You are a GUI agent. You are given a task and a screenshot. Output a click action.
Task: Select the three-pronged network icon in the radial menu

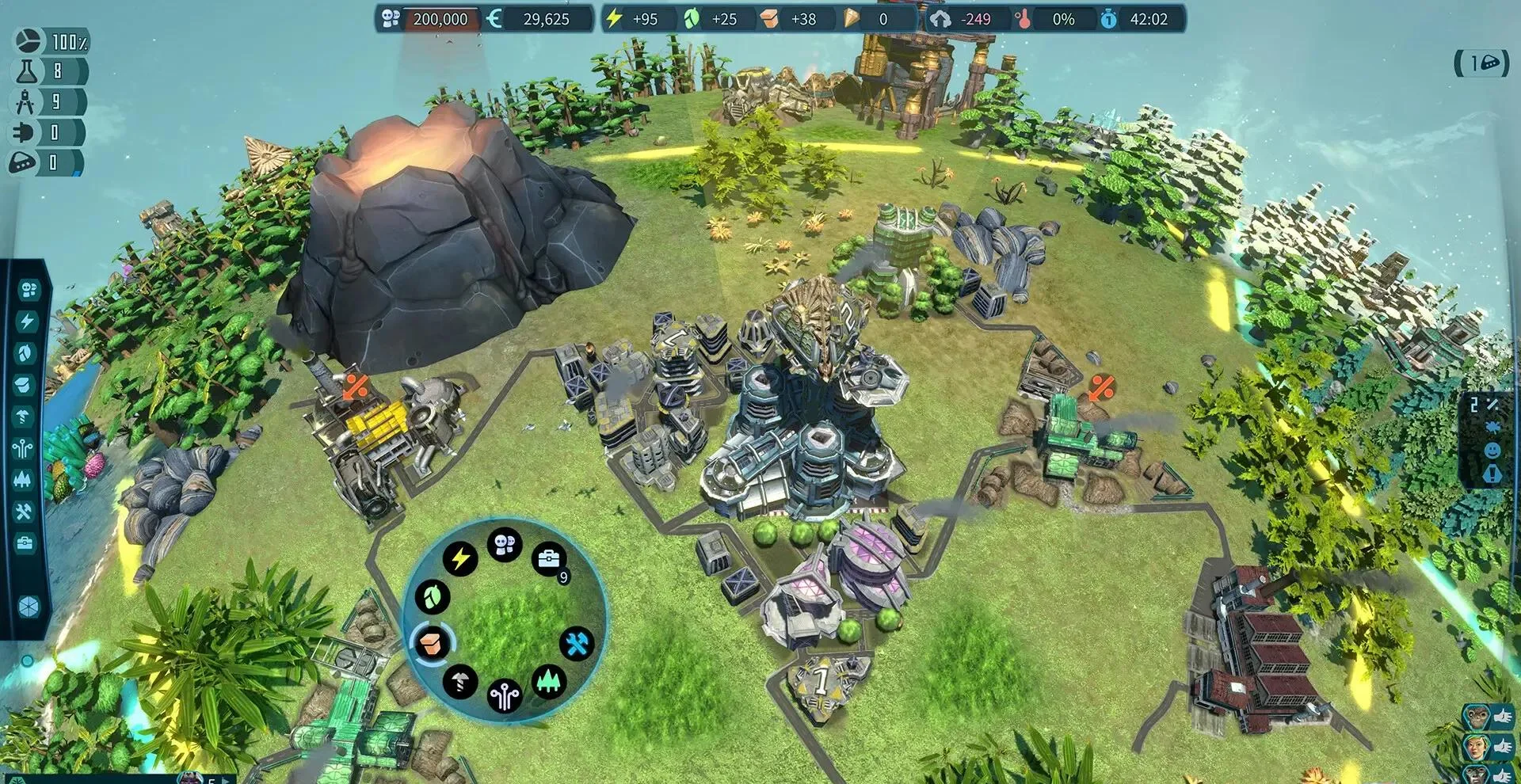[505, 696]
